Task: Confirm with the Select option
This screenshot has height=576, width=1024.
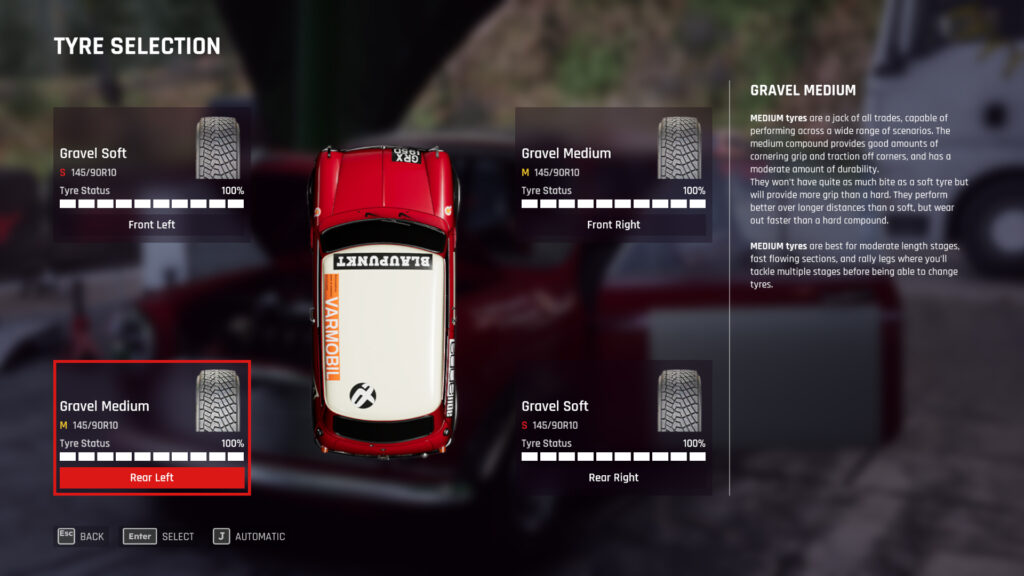Action: [159, 537]
